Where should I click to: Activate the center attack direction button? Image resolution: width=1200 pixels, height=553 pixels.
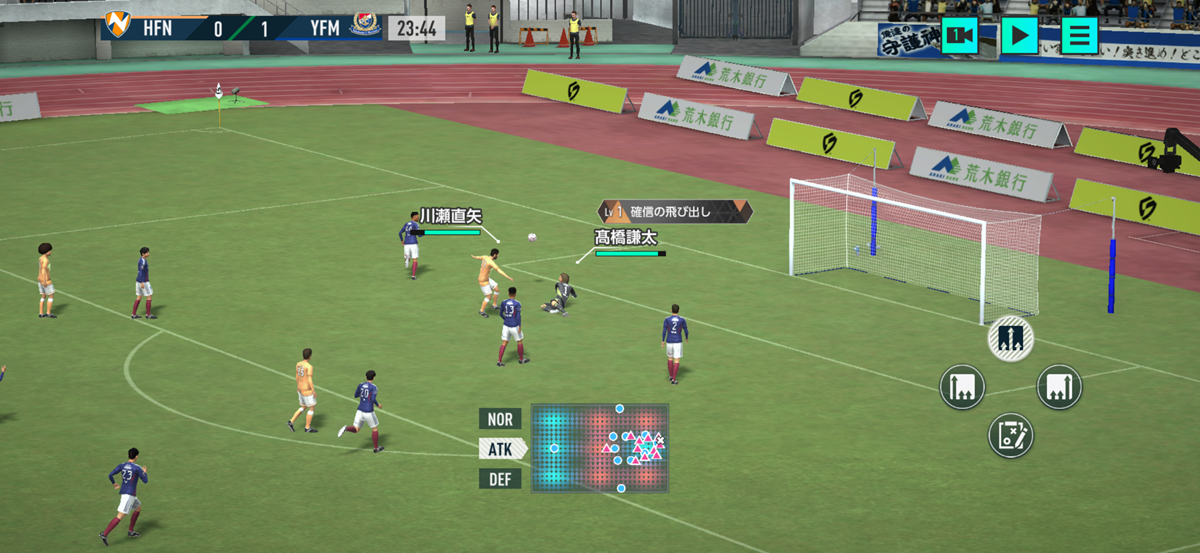1011,340
